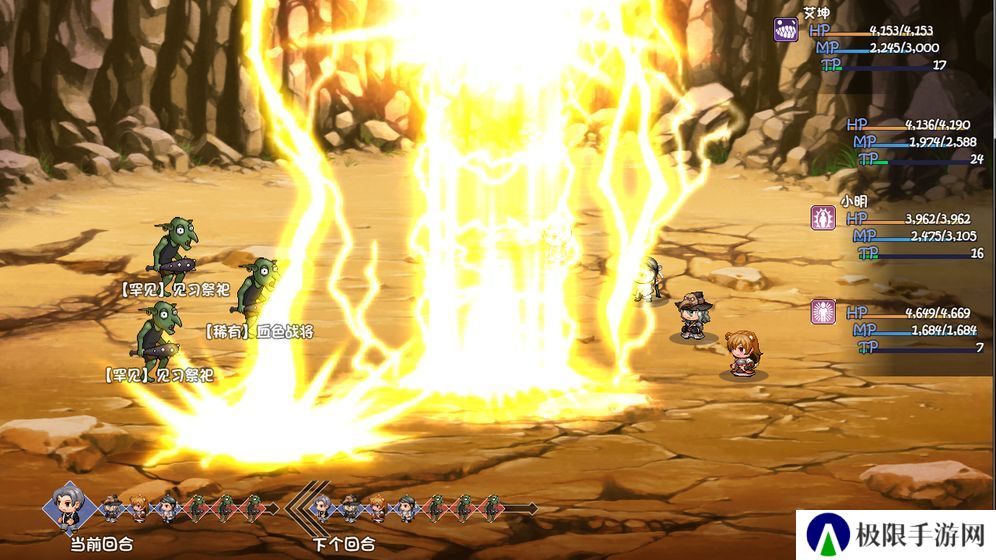Screen dimensions: 996x560
Task: Open the 极限手游网 watermark logo
Action: (830, 535)
